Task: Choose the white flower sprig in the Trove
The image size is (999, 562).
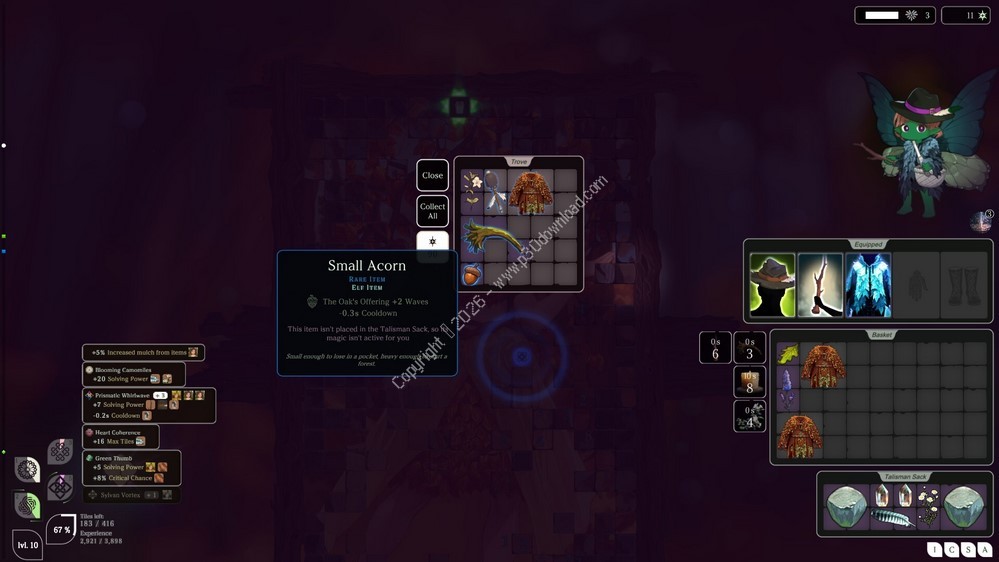Action: (x=472, y=182)
